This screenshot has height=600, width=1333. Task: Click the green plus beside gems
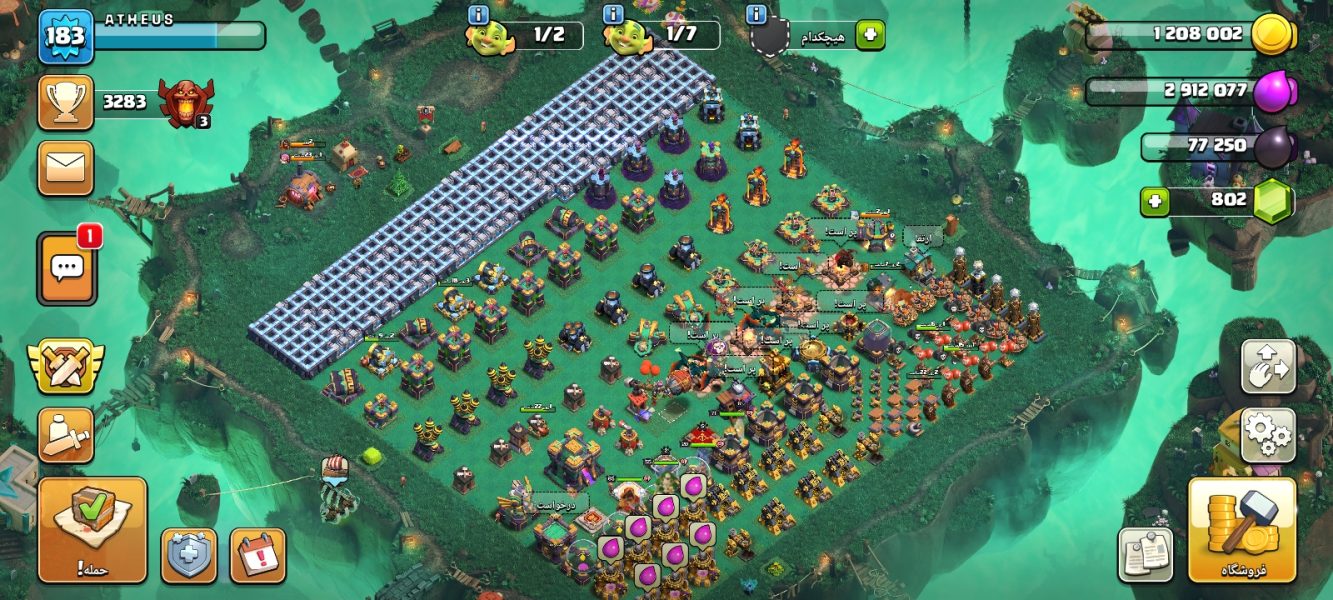point(1157,201)
